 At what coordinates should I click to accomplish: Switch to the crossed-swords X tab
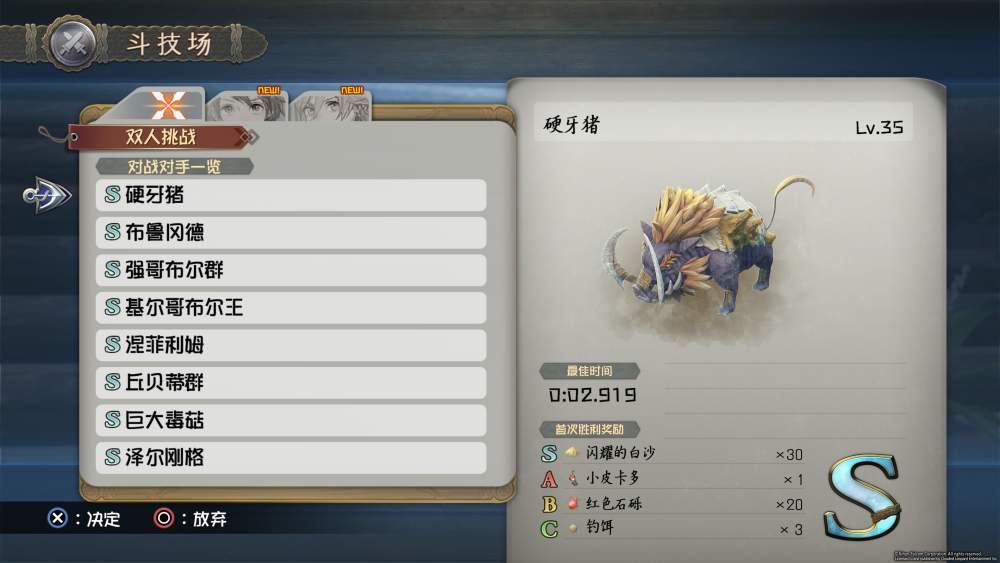[x=167, y=105]
